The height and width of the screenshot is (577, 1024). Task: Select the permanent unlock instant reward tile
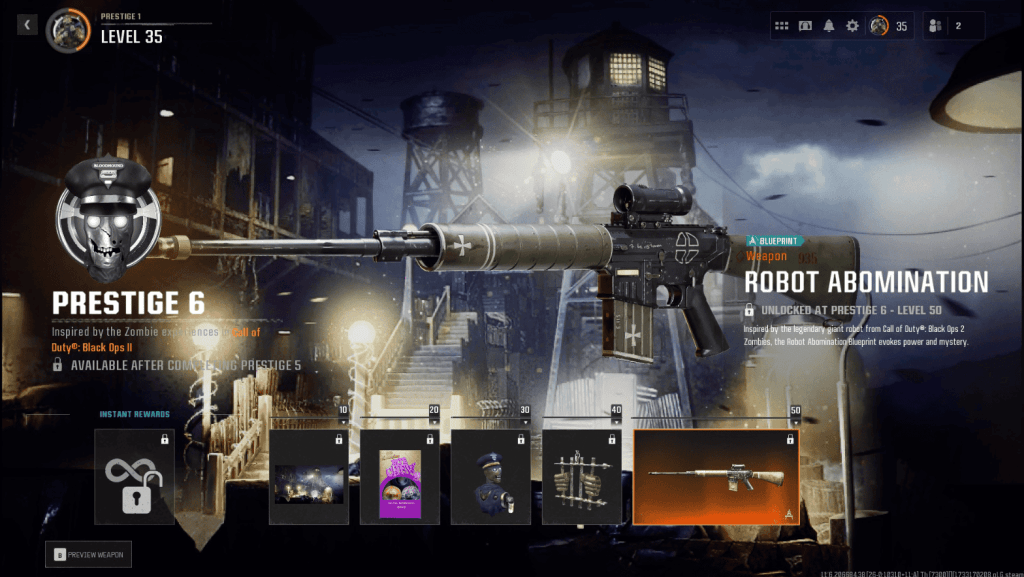(x=135, y=477)
